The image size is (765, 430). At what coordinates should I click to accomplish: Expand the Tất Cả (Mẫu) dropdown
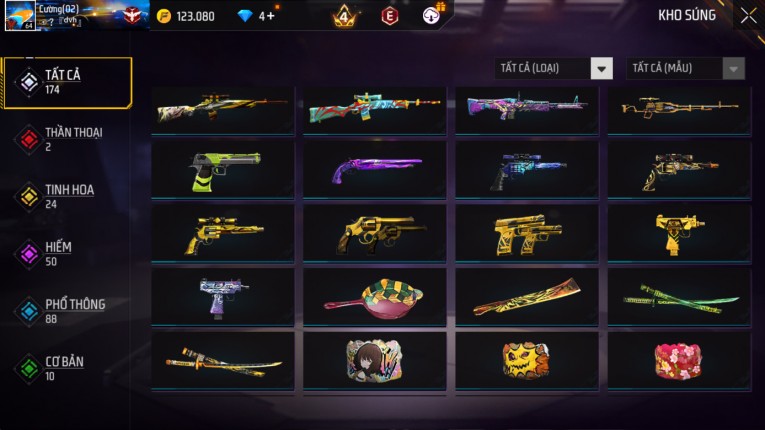pyautogui.click(x=685, y=68)
